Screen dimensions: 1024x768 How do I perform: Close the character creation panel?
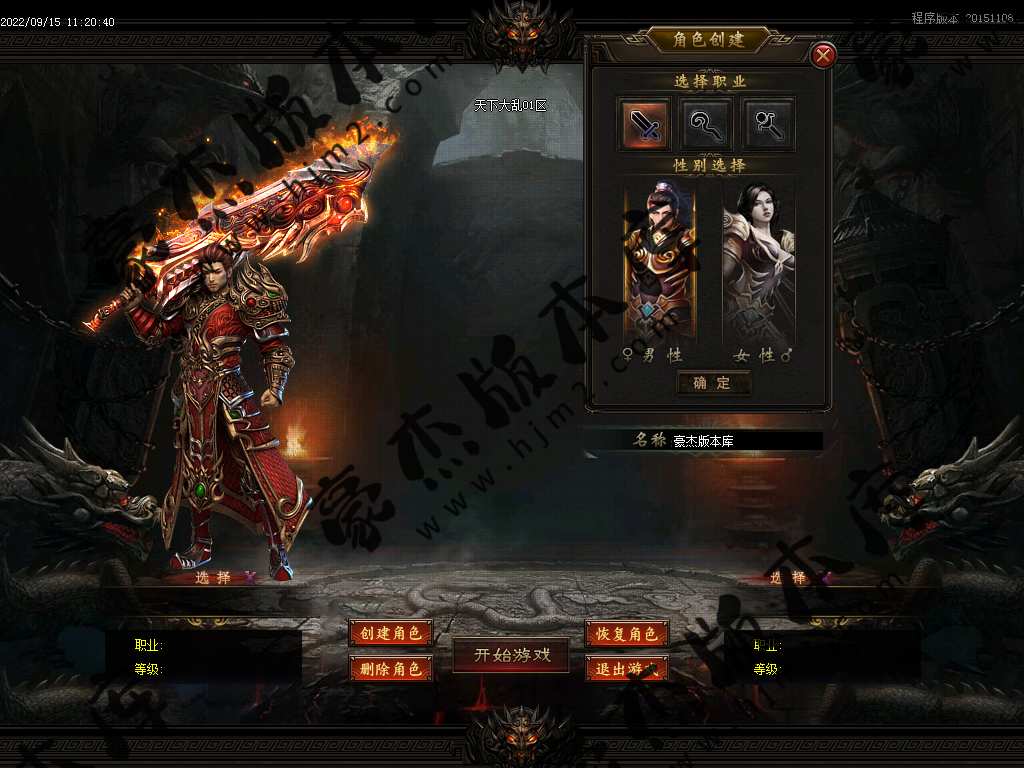pyautogui.click(x=823, y=56)
